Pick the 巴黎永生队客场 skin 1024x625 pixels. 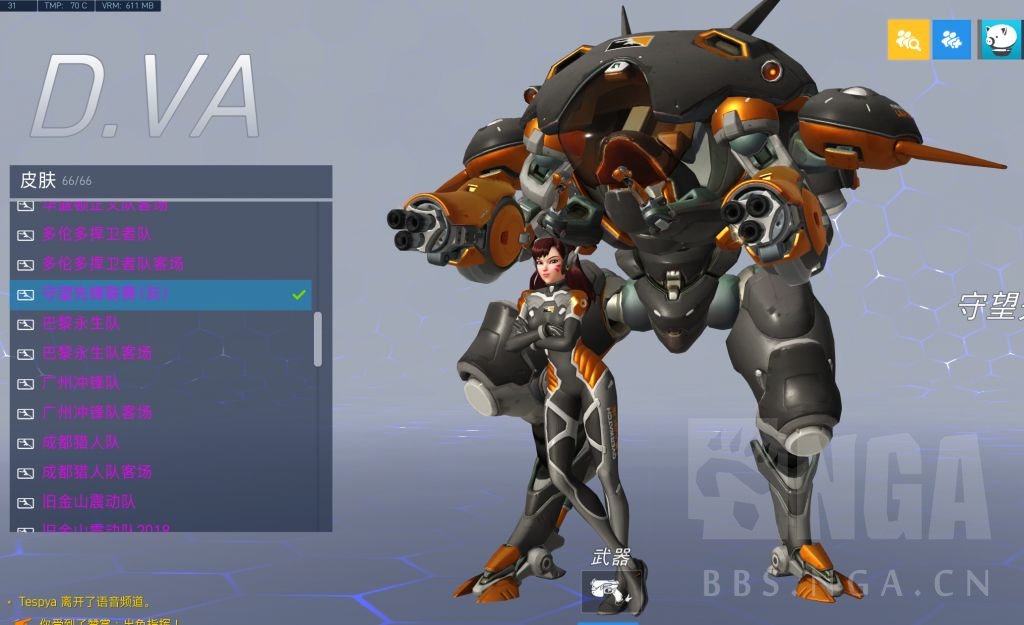point(97,353)
